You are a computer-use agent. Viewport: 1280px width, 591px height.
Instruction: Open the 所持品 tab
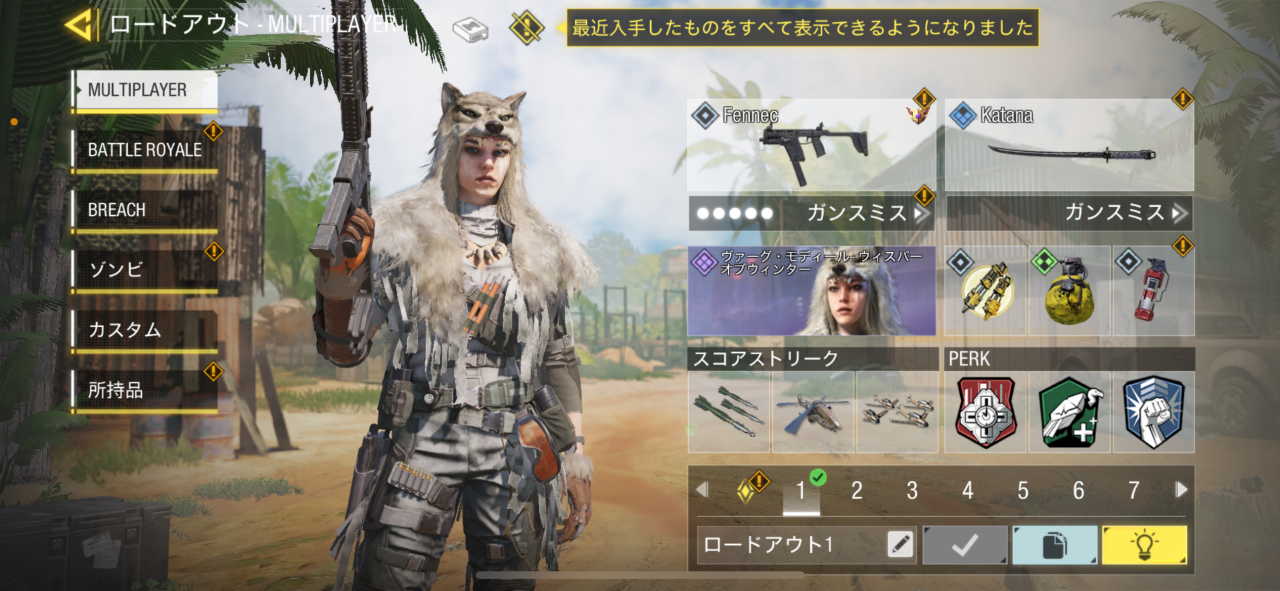pos(145,390)
